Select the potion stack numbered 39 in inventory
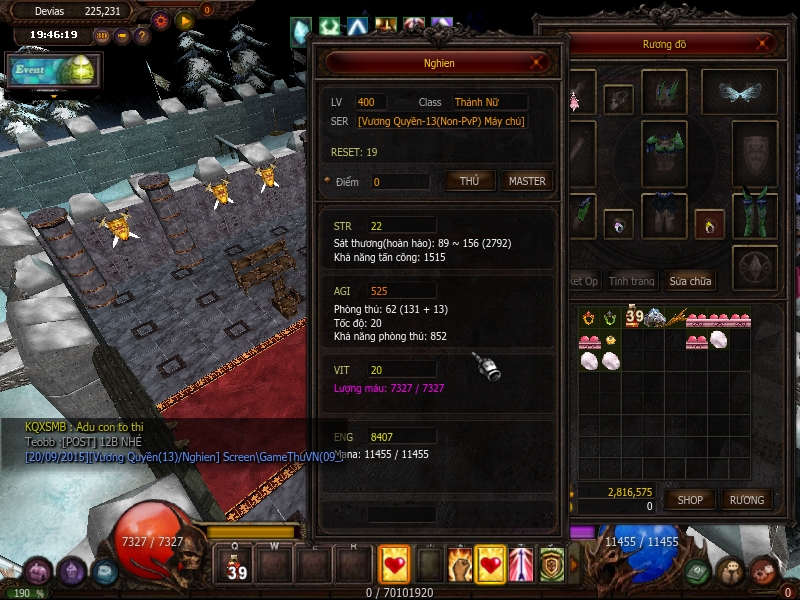Screen dimensions: 800x600 (634, 317)
